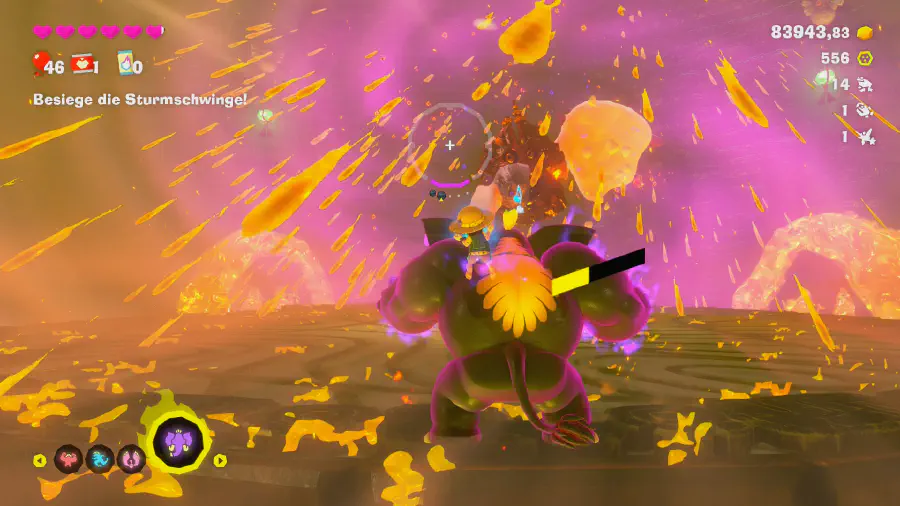Viewport: 900px width, 506px height.
Task: Click the right arrow beside the elephant icon
Action: (x=221, y=460)
